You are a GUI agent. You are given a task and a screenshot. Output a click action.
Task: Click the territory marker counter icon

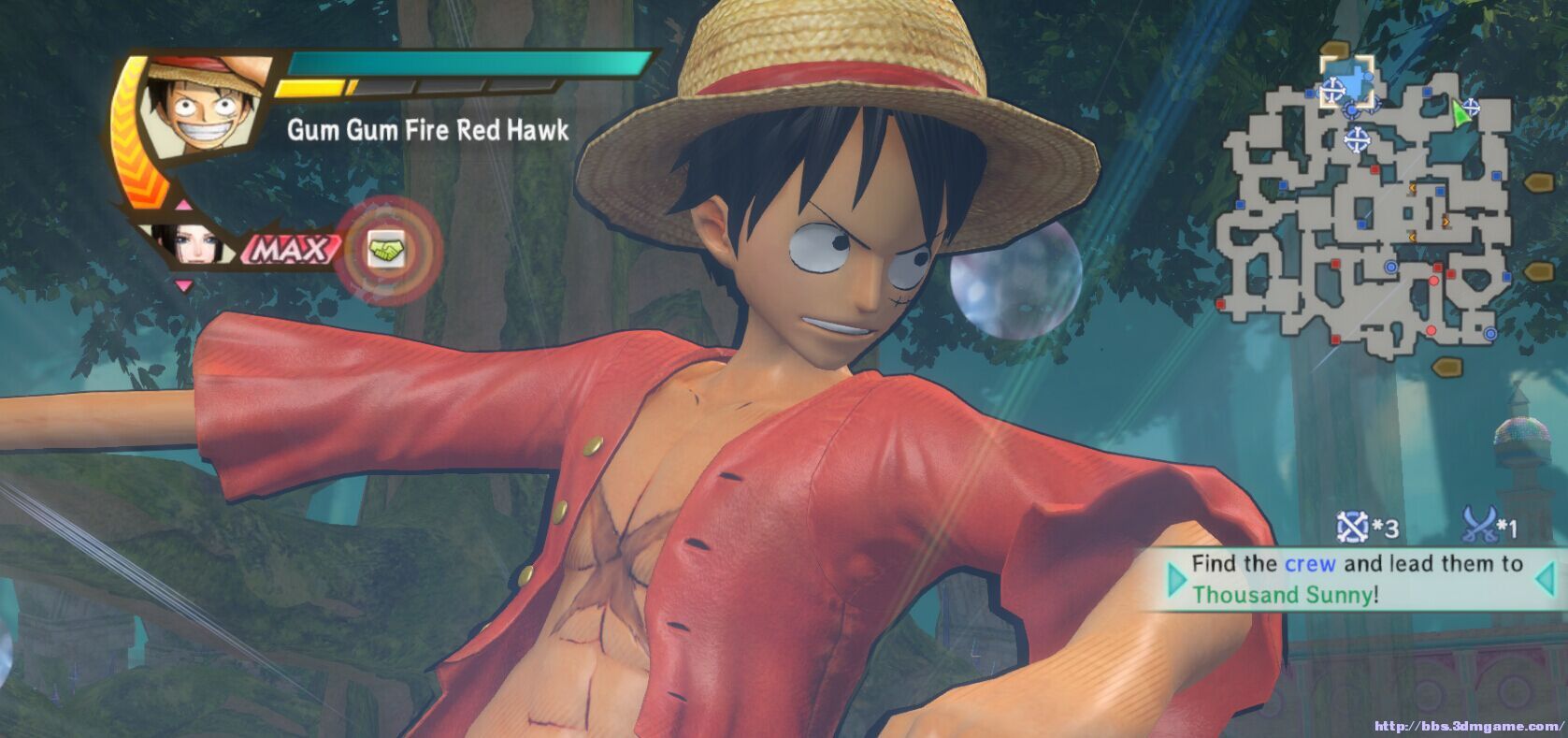click(x=1353, y=528)
